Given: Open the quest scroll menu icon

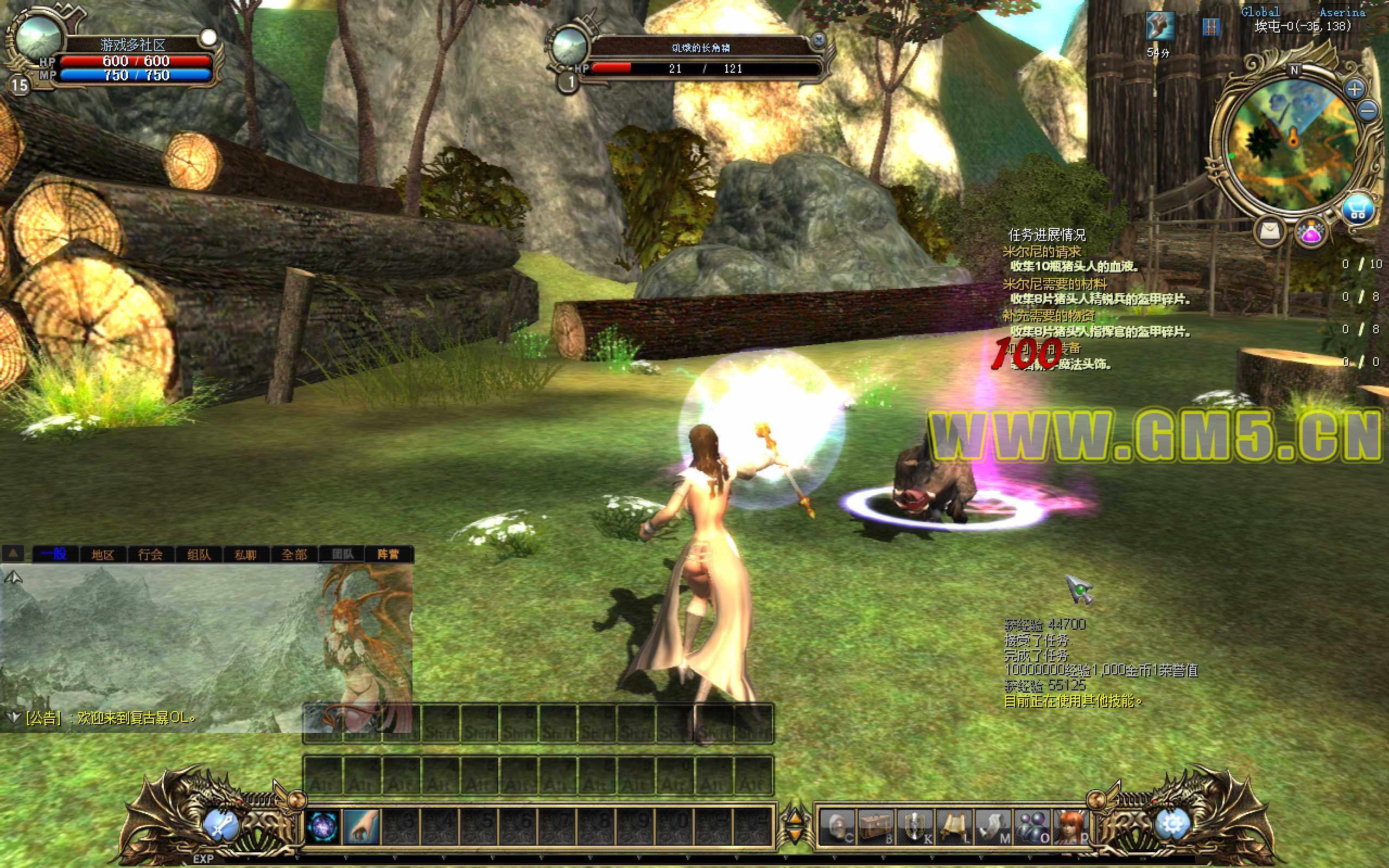Looking at the screenshot, I should tap(954, 827).
